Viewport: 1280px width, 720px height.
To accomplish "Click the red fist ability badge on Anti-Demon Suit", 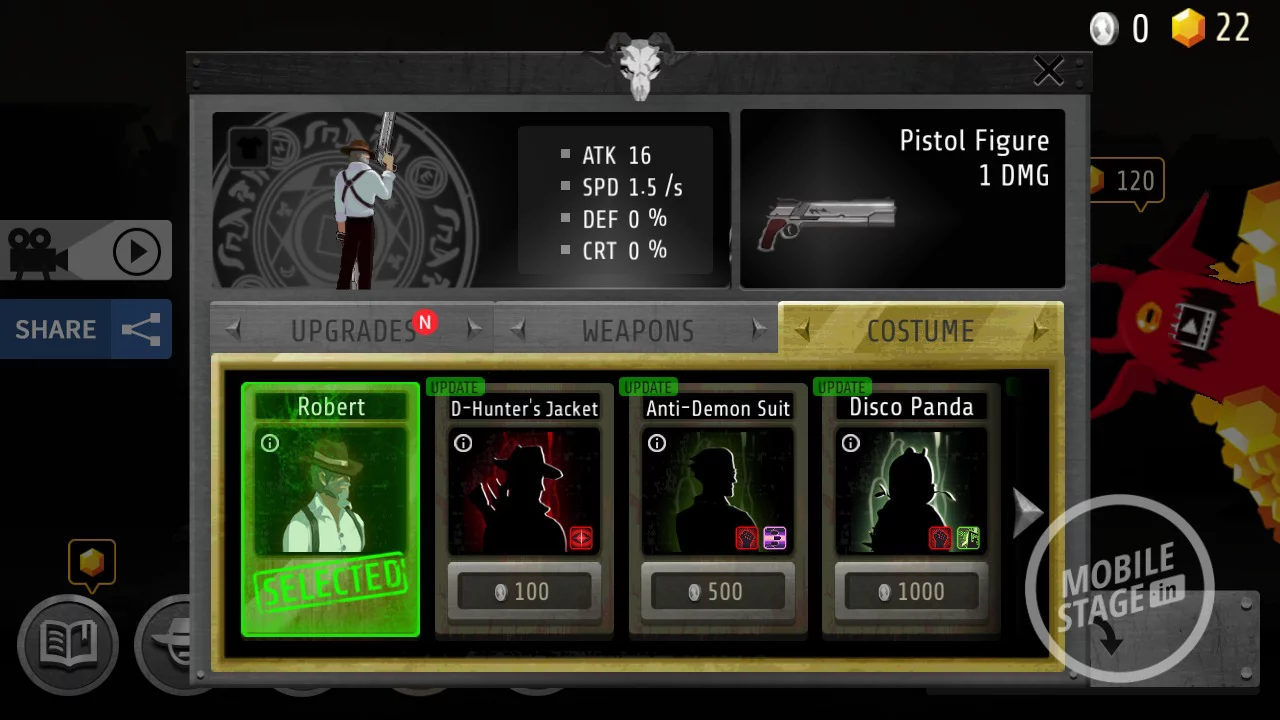I will click(745, 538).
